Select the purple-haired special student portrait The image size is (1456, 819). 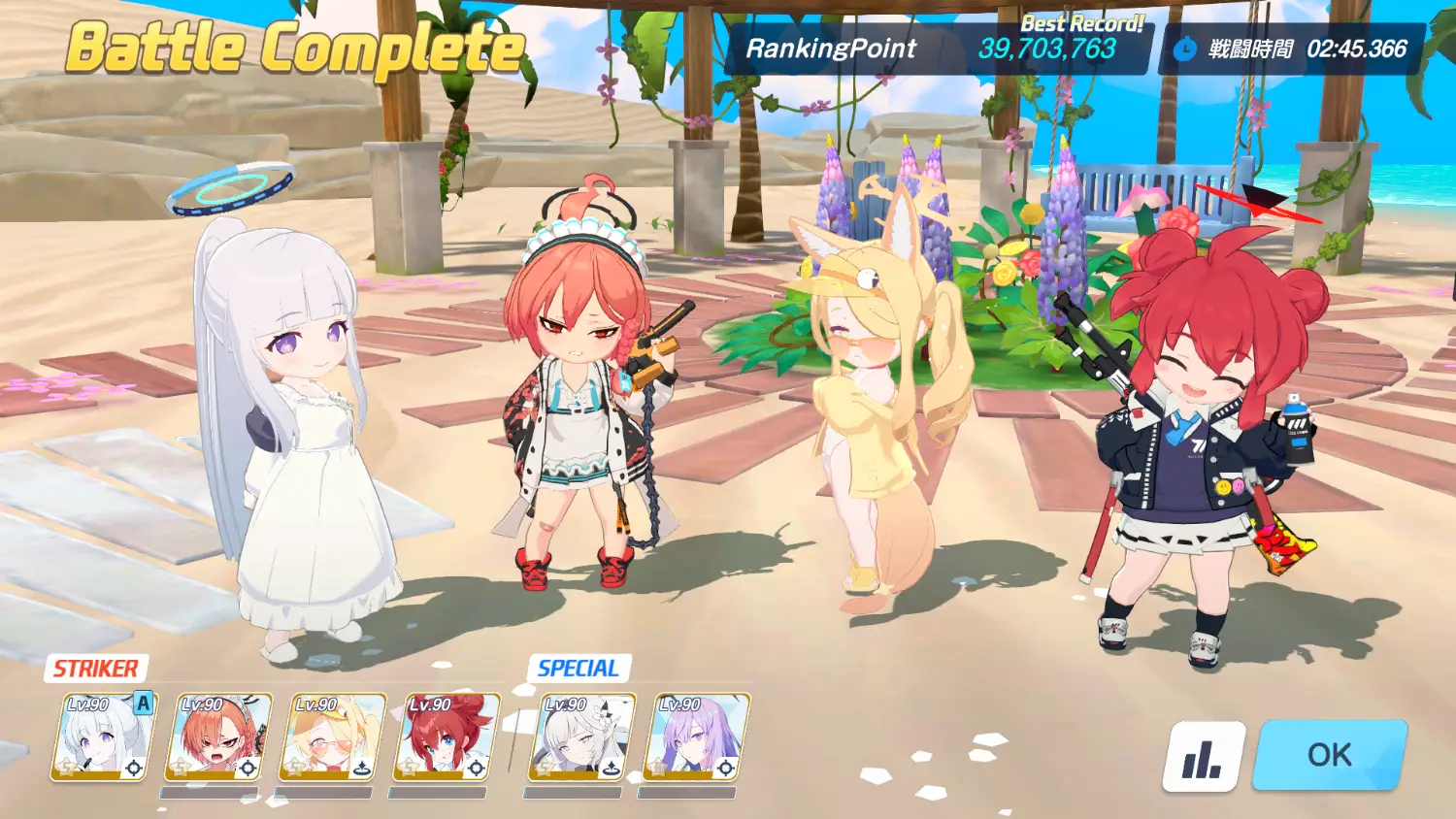pyautogui.click(x=696, y=737)
